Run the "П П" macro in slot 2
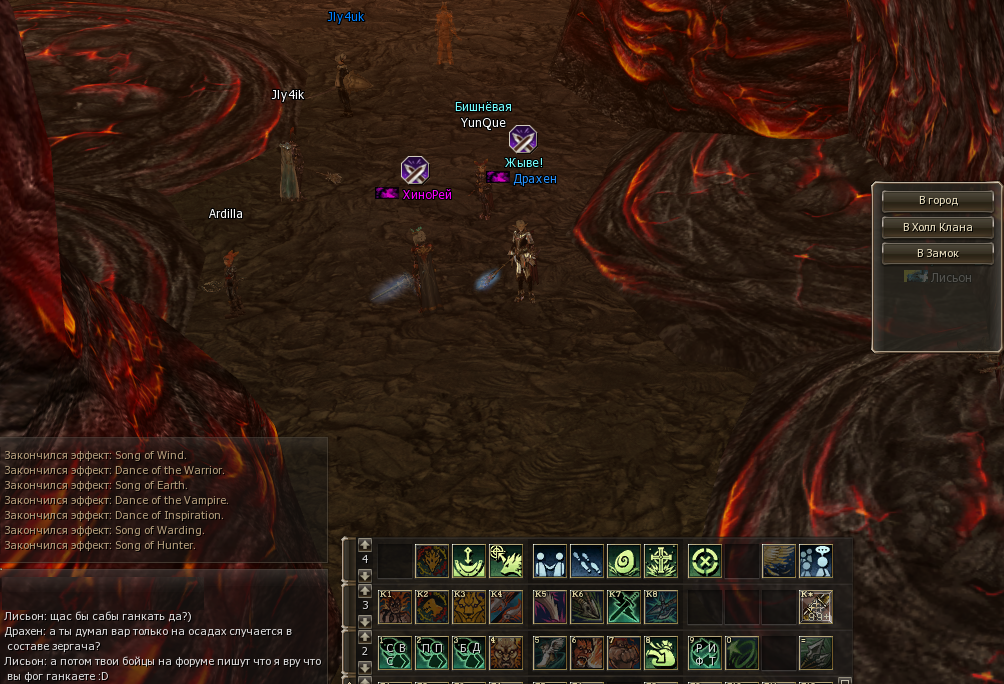Screen dimensions: 1004x684 point(432,653)
